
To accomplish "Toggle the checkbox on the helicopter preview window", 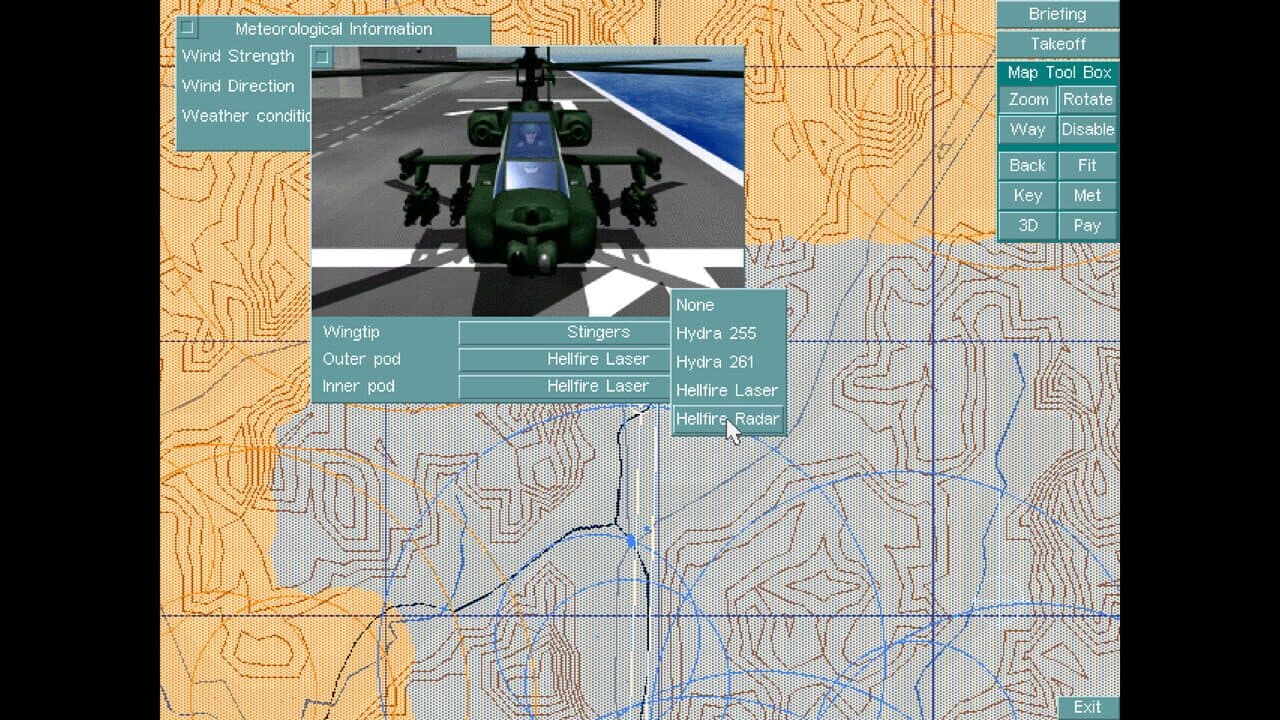I will point(320,59).
